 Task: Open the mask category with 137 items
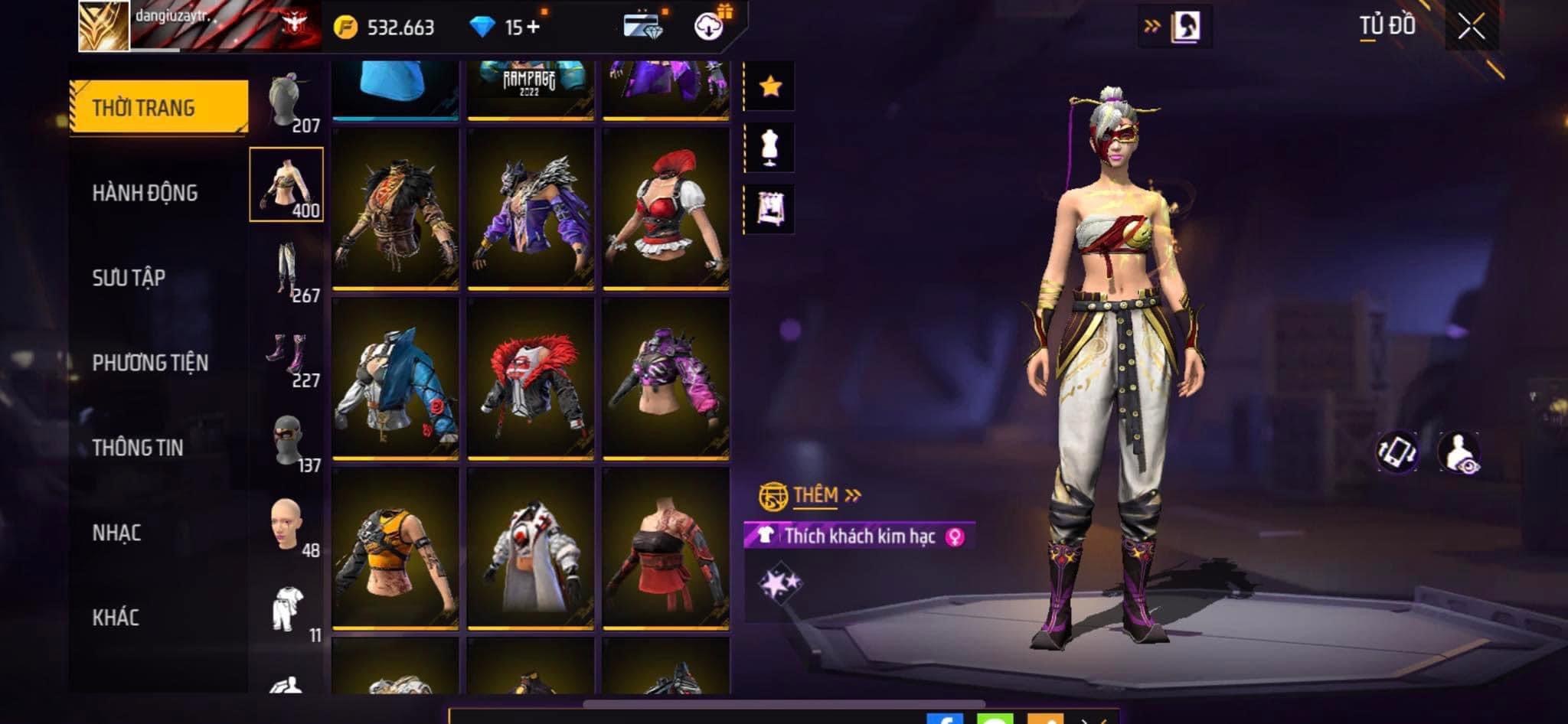point(287,442)
